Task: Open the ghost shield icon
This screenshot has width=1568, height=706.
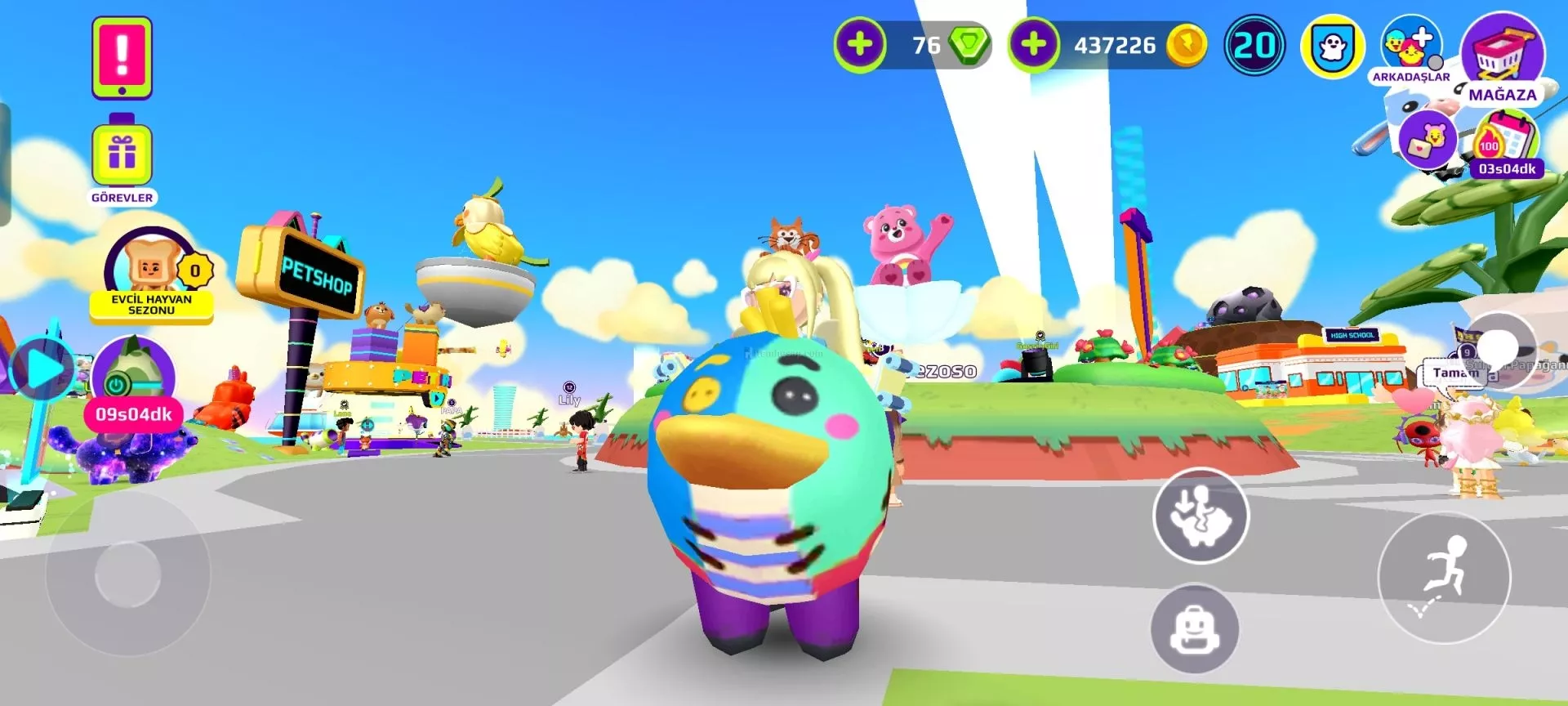Action: 1333,47
